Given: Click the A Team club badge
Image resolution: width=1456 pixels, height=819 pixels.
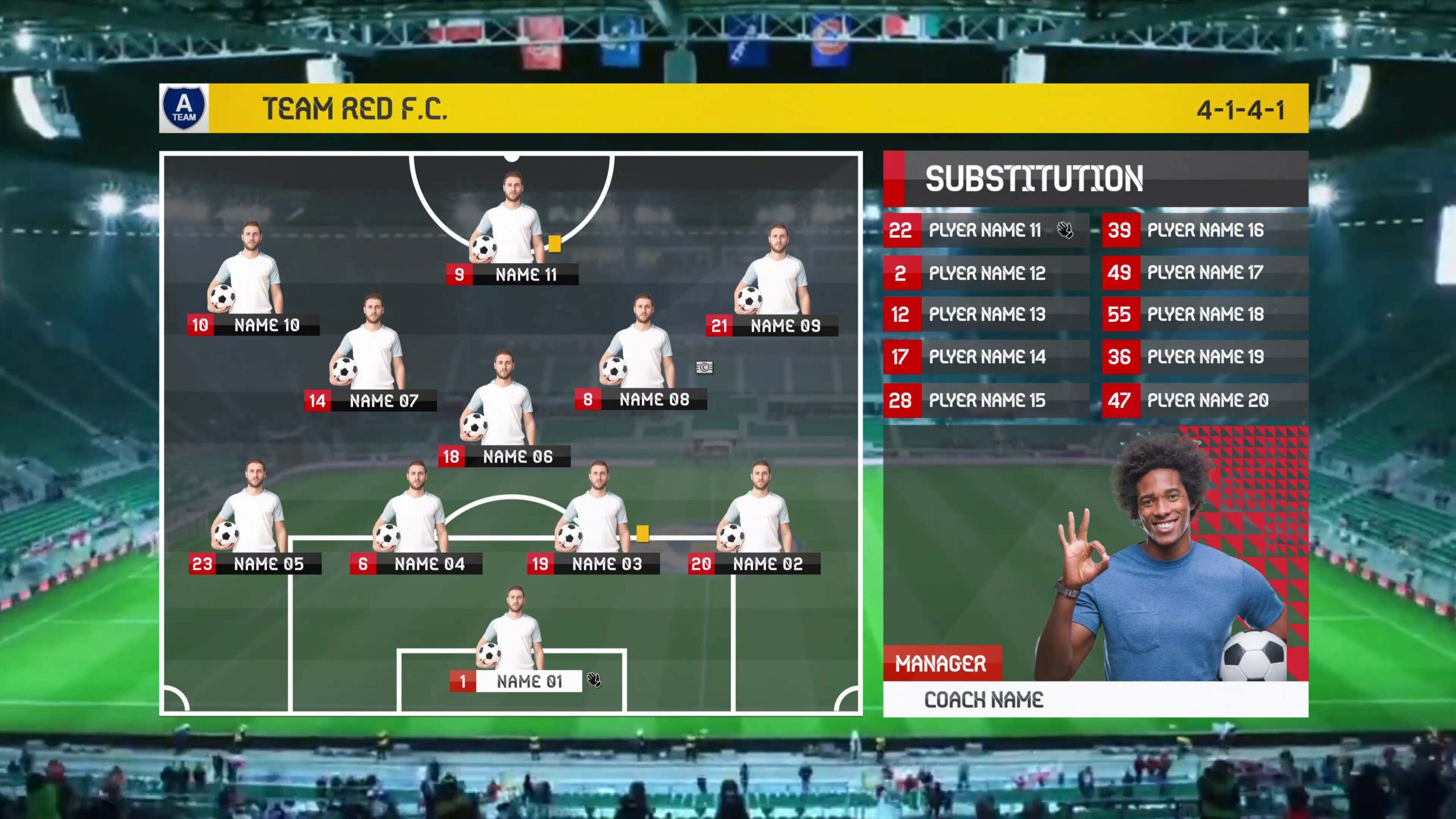Looking at the screenshot, I should pos(184,108).
